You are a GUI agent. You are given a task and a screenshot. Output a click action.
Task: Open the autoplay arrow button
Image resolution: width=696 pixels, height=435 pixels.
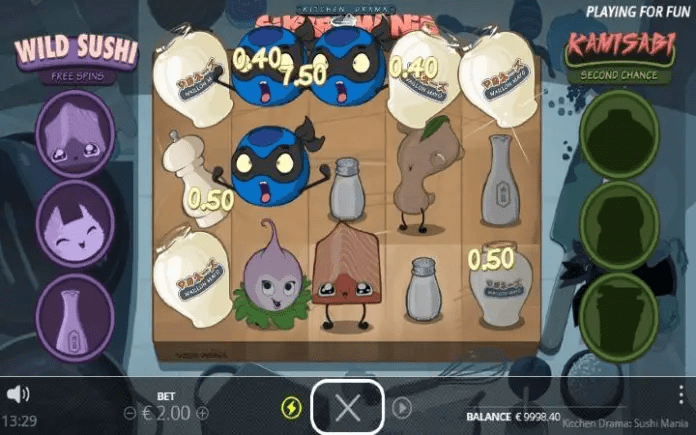[401, 407]
